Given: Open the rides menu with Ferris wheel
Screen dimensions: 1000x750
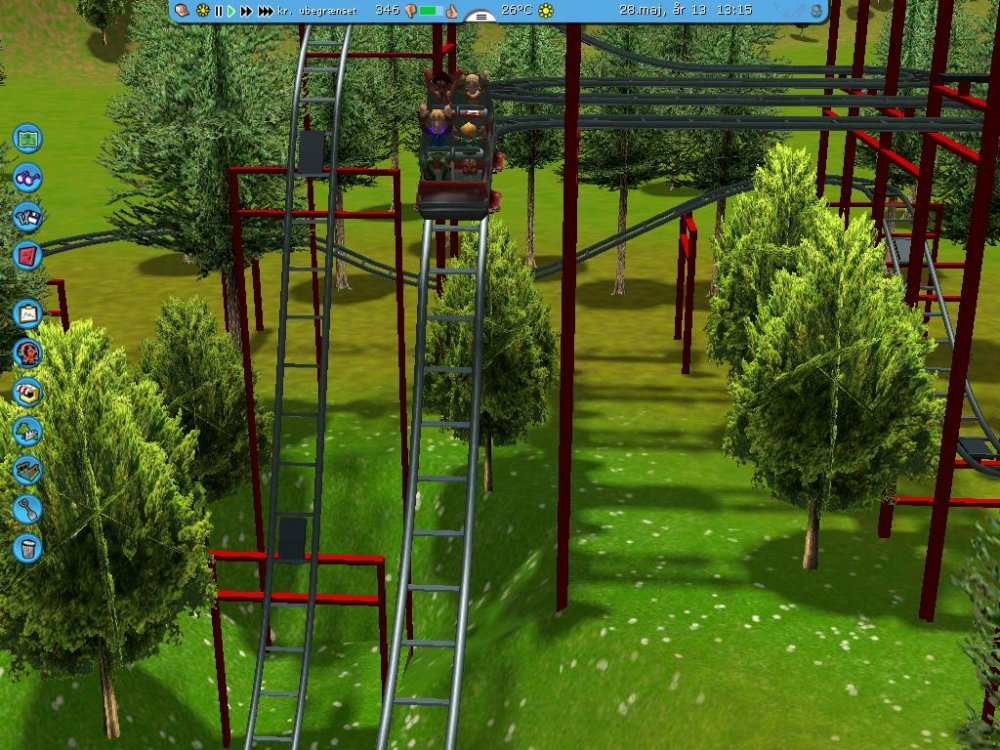Looking at the screenshot, I should (x=27, y=352).
